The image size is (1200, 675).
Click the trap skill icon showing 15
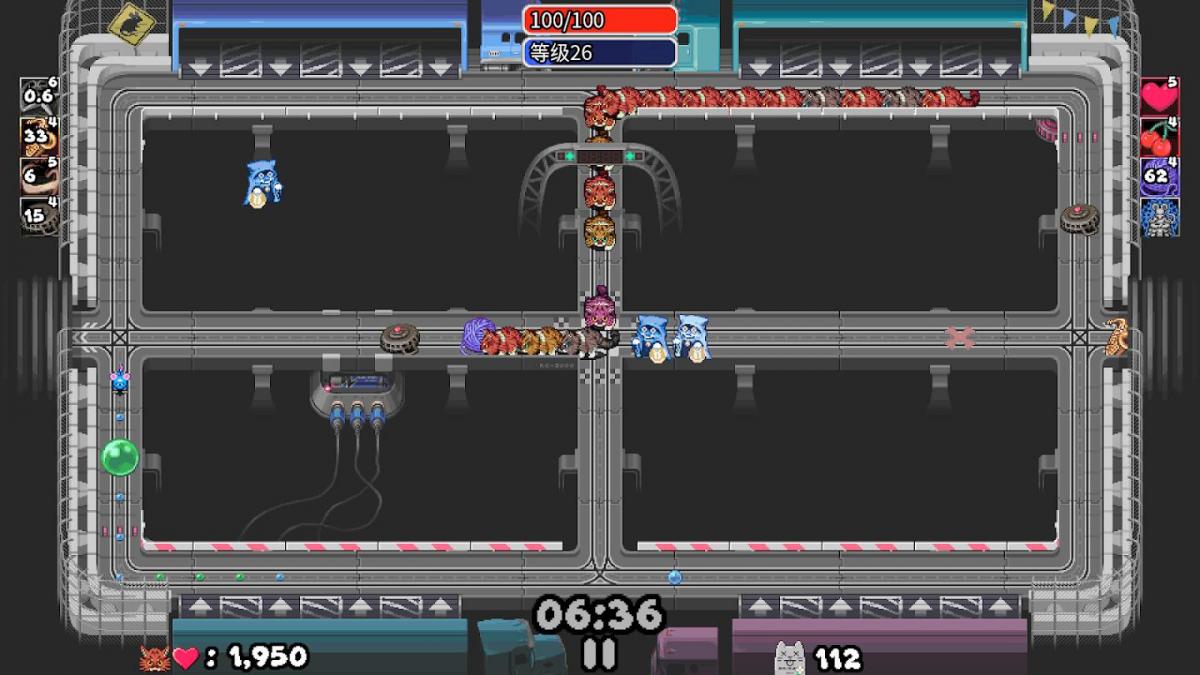[x=40, y=216]
